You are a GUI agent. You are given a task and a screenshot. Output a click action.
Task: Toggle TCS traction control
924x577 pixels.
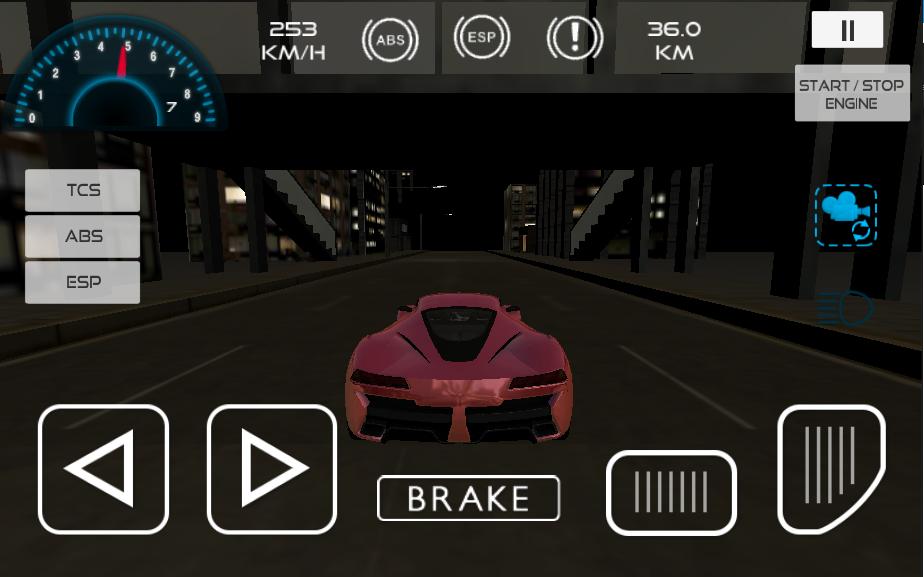point(83,190)
